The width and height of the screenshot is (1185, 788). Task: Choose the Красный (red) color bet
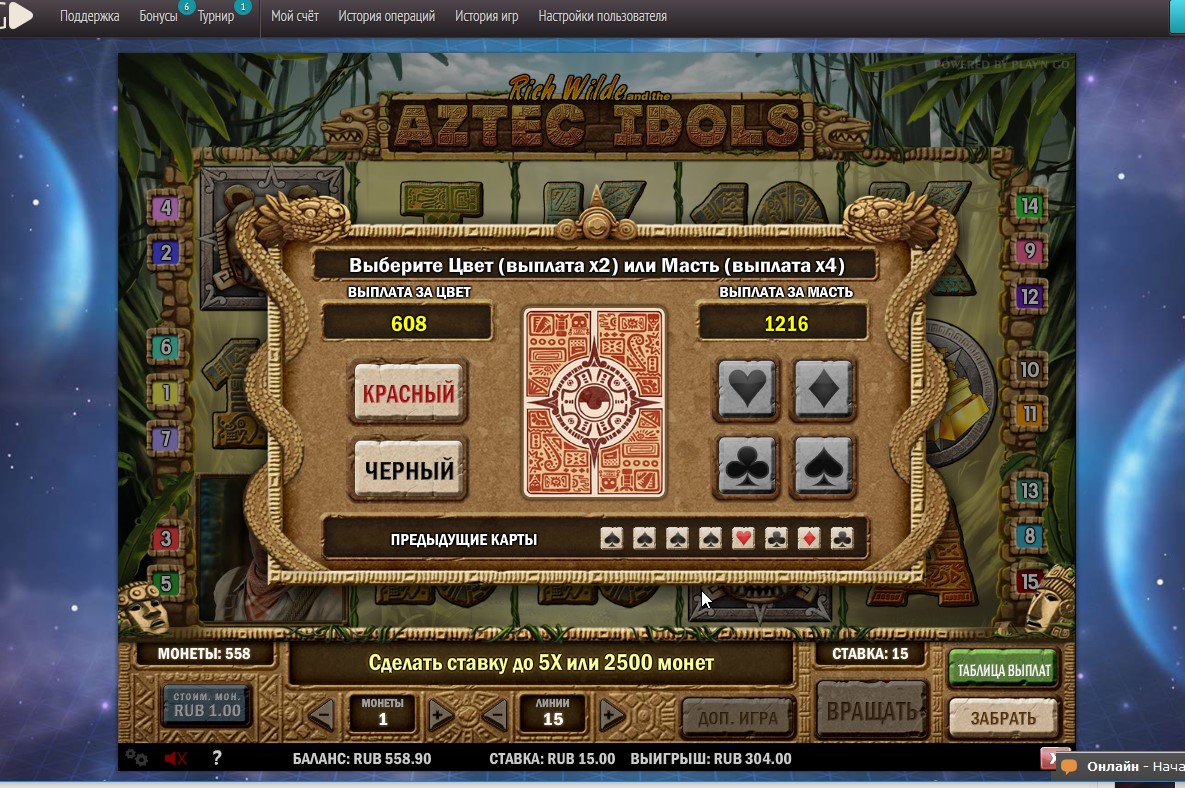point(408,394)
